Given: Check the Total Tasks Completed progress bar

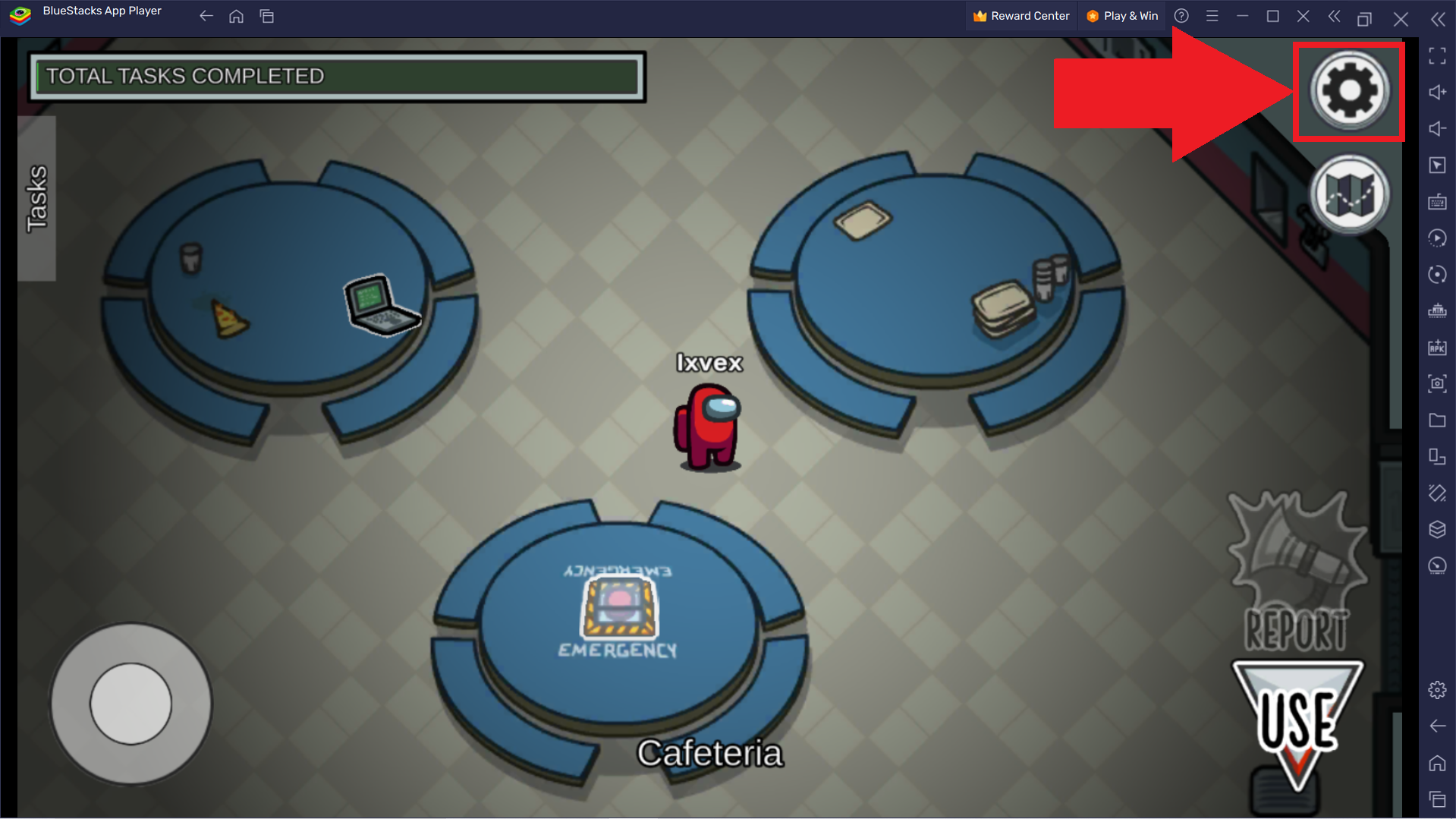Looking at the screenshot, I should coord(338,75).
